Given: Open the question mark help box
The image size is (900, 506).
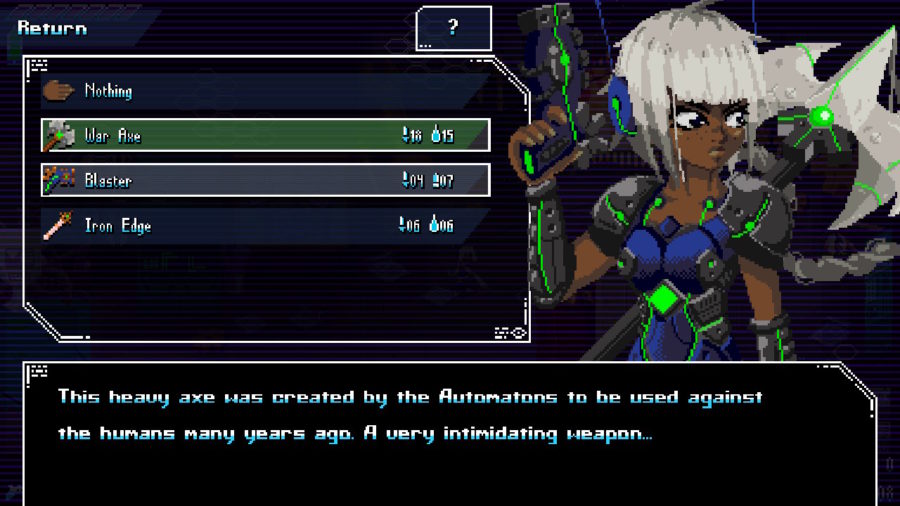Looking at the screenshot, I should coord(453,28).
